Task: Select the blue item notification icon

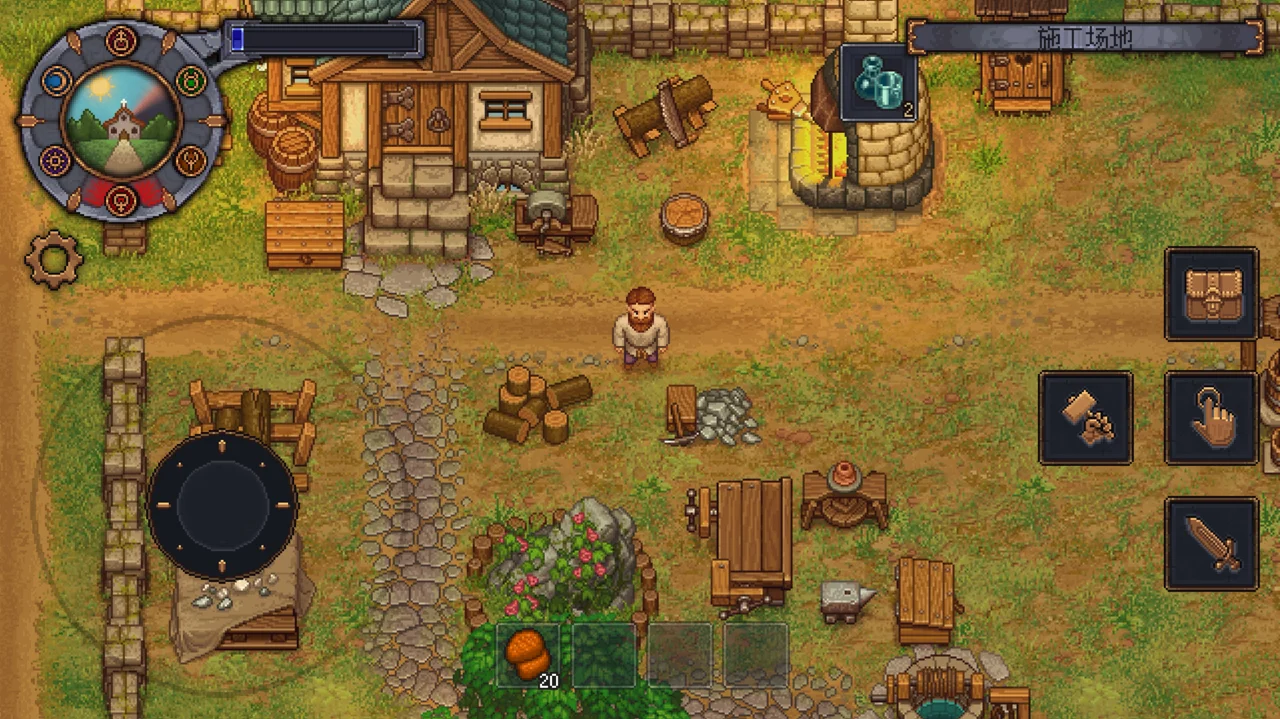Action: click(879, 83)
